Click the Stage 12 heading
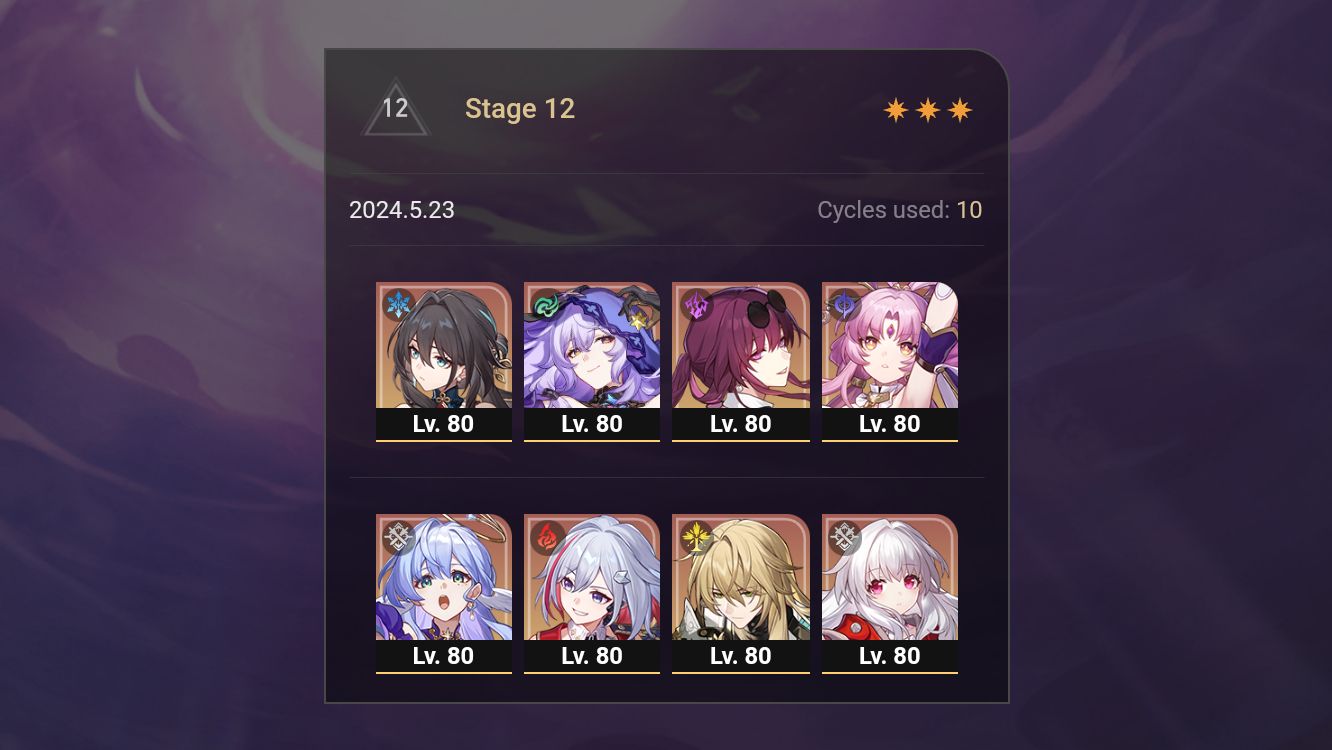The height and width of the screenshot is (750, 1332). click(x=520, y=108)
